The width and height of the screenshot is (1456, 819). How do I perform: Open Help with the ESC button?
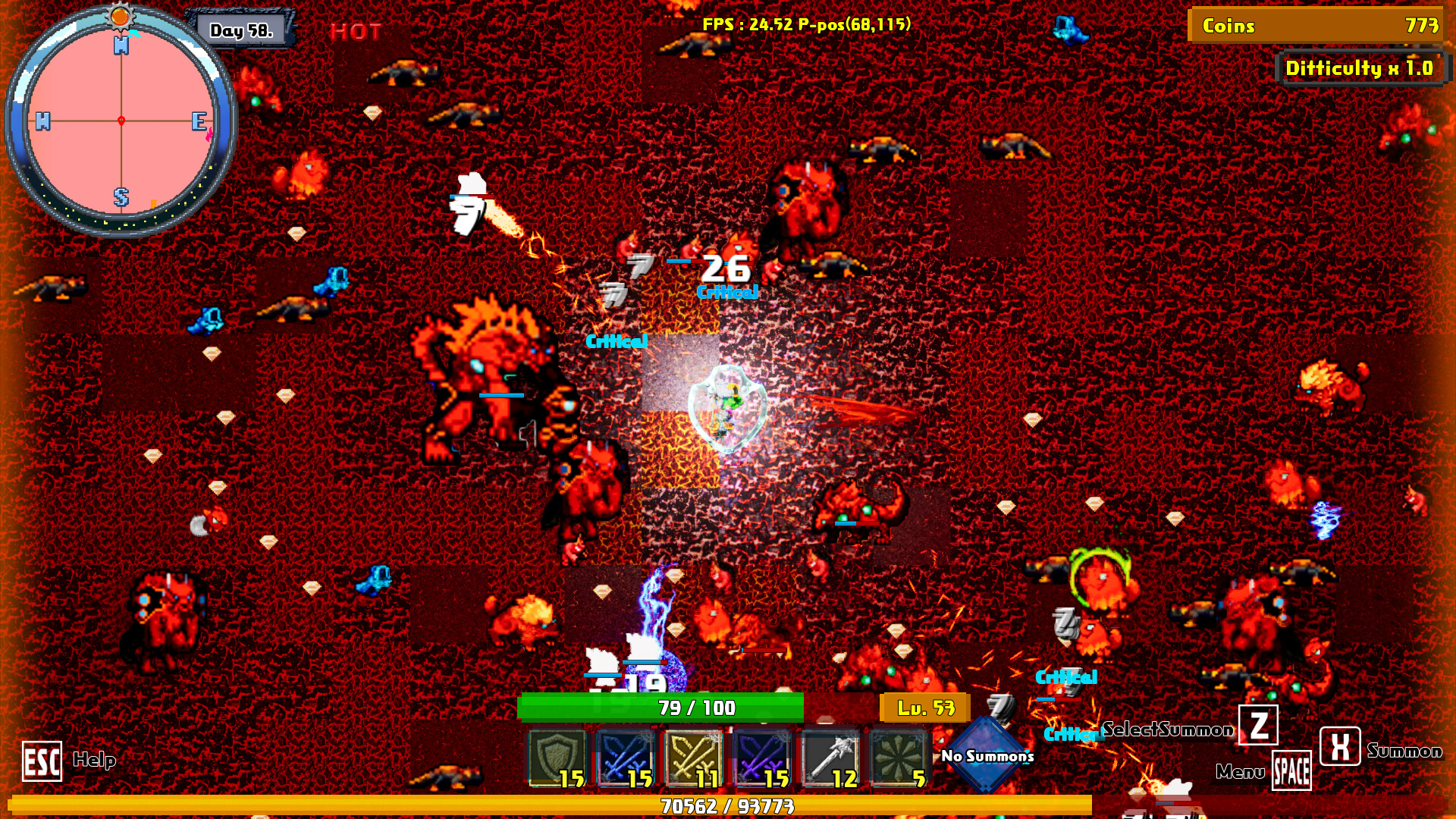(x=42, y=762)
